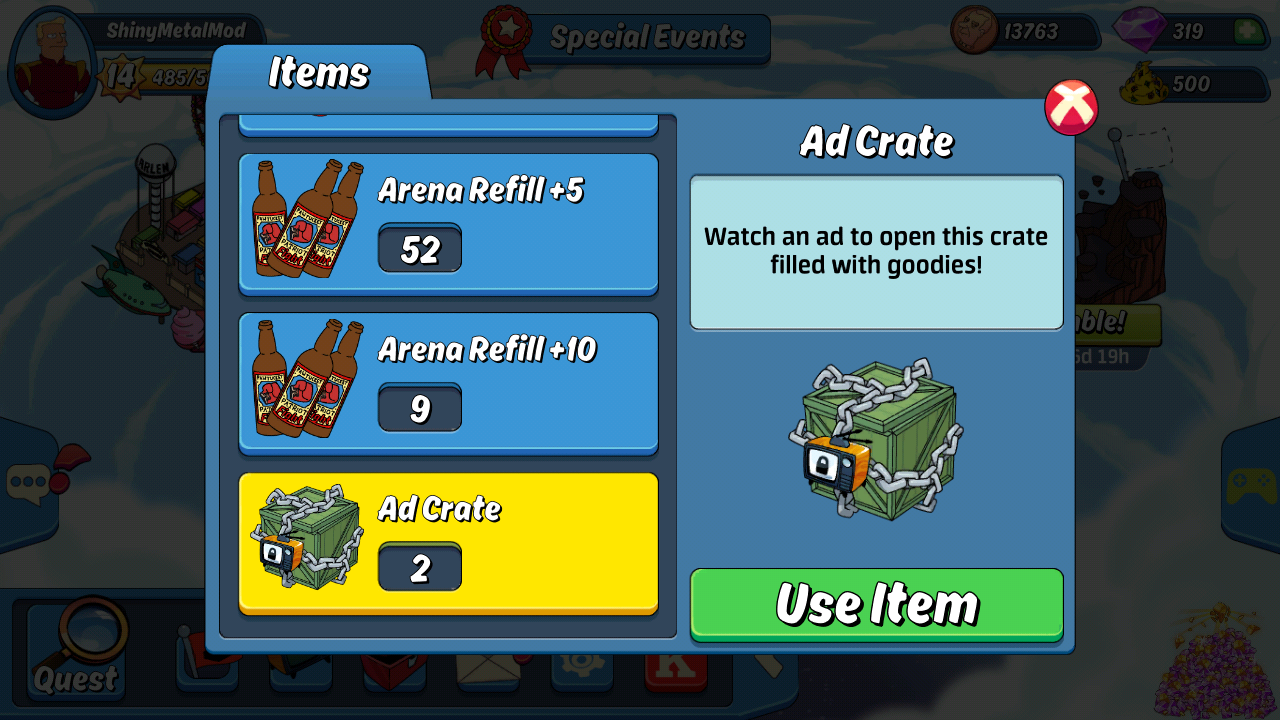Open the chat speech bubble icon
1280x720 pixels.
click(28, 484)
